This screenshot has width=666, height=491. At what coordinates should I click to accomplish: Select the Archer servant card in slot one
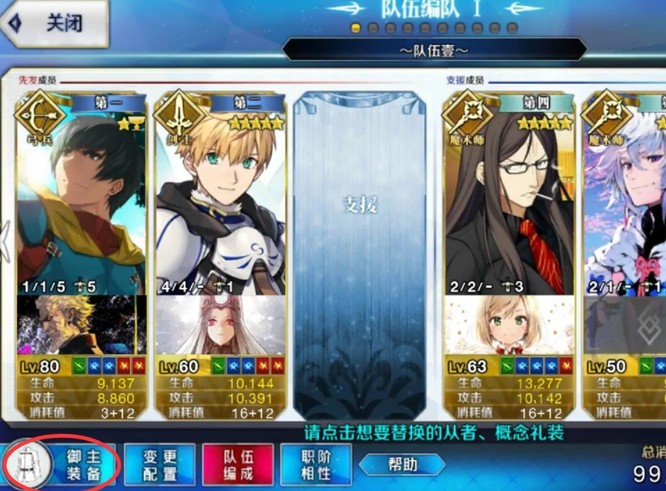[x=80, y=200]
